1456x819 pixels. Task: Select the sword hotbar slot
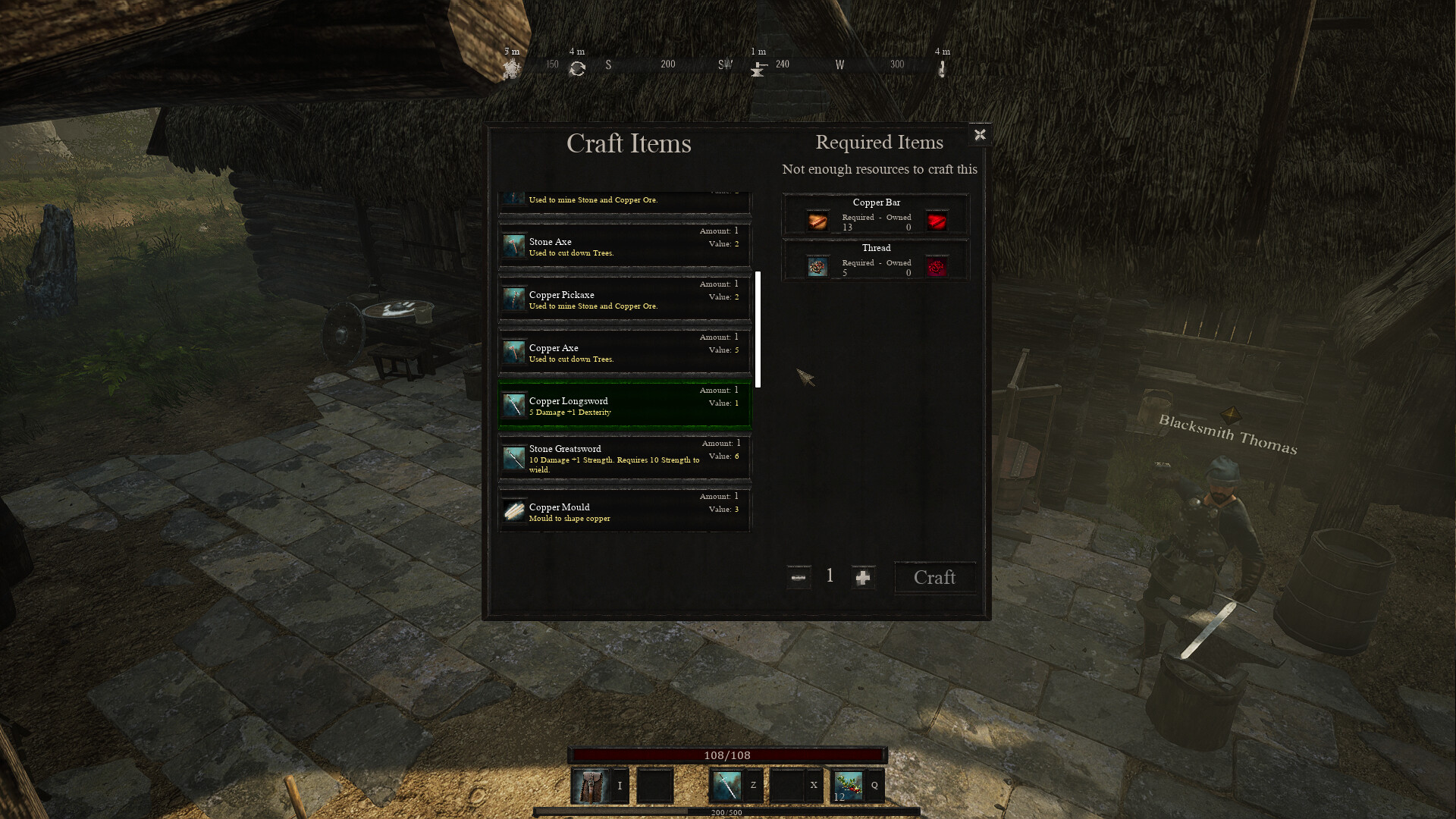pos(726,786)
